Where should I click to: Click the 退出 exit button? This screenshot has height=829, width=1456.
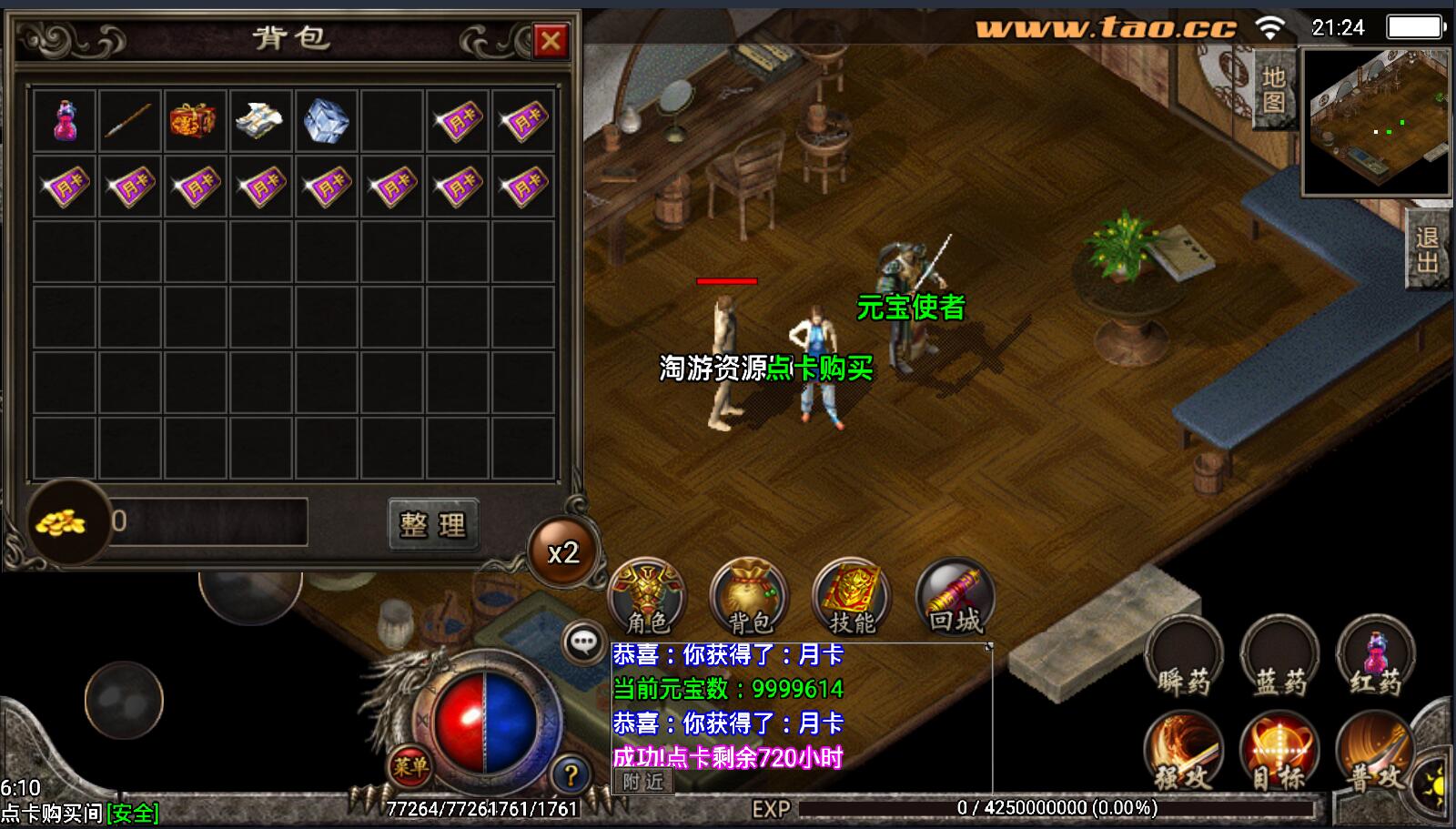pos(1427,249)
